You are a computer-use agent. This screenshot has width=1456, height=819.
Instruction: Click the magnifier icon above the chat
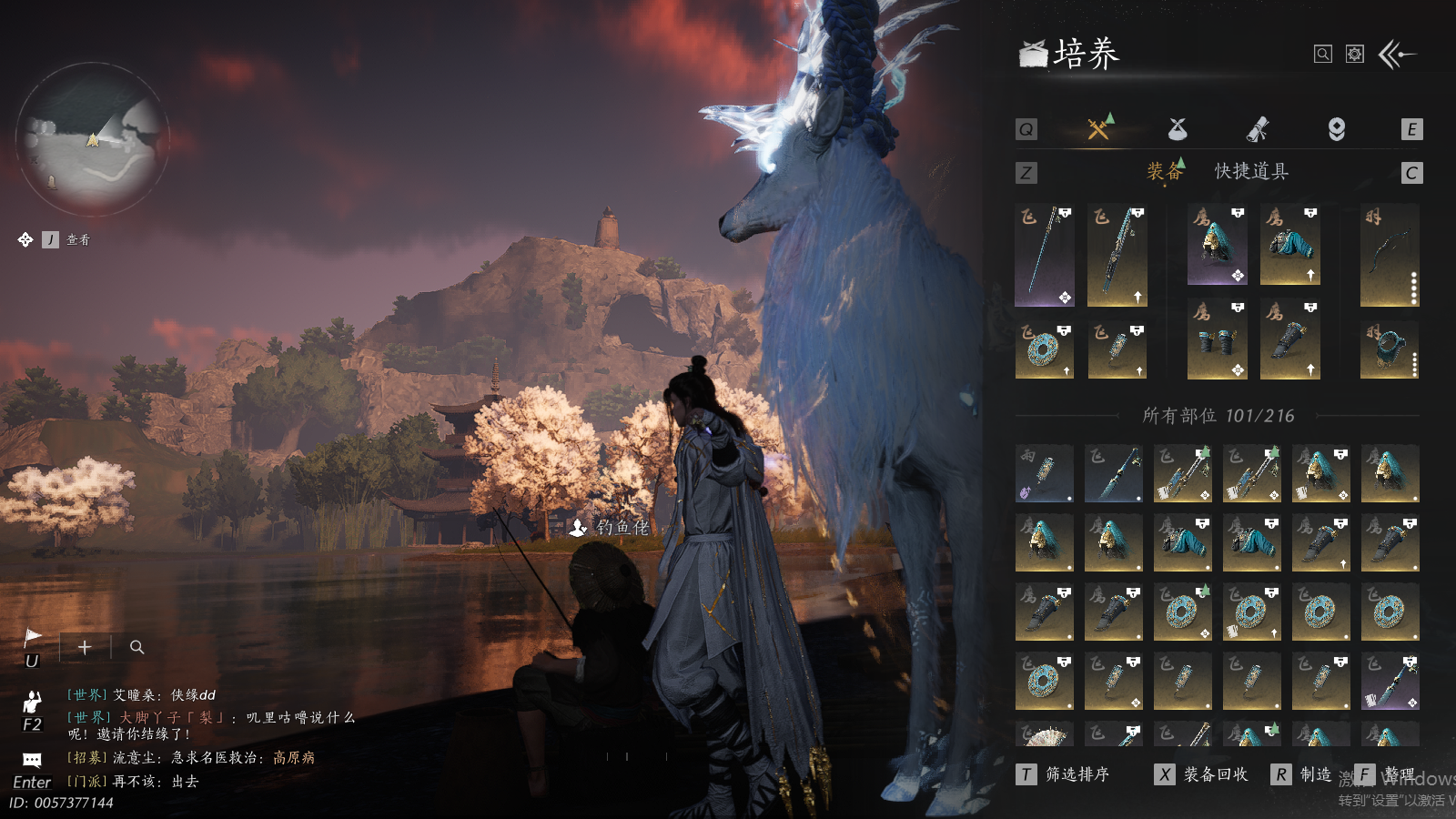(x=136, y=647)
